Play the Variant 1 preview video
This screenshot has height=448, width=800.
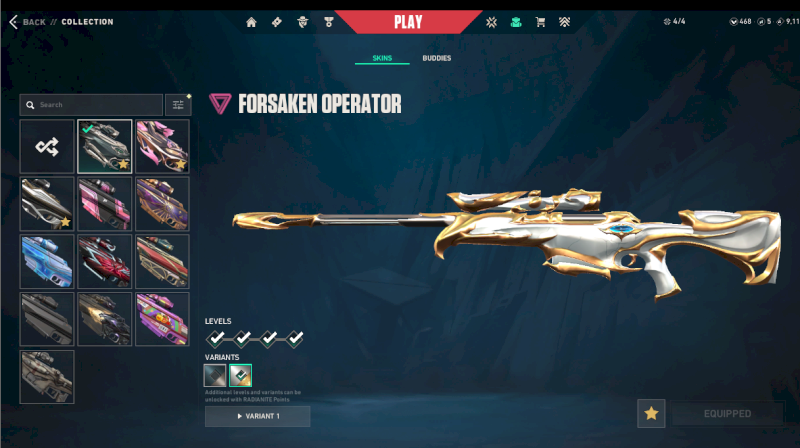[257, 416]
